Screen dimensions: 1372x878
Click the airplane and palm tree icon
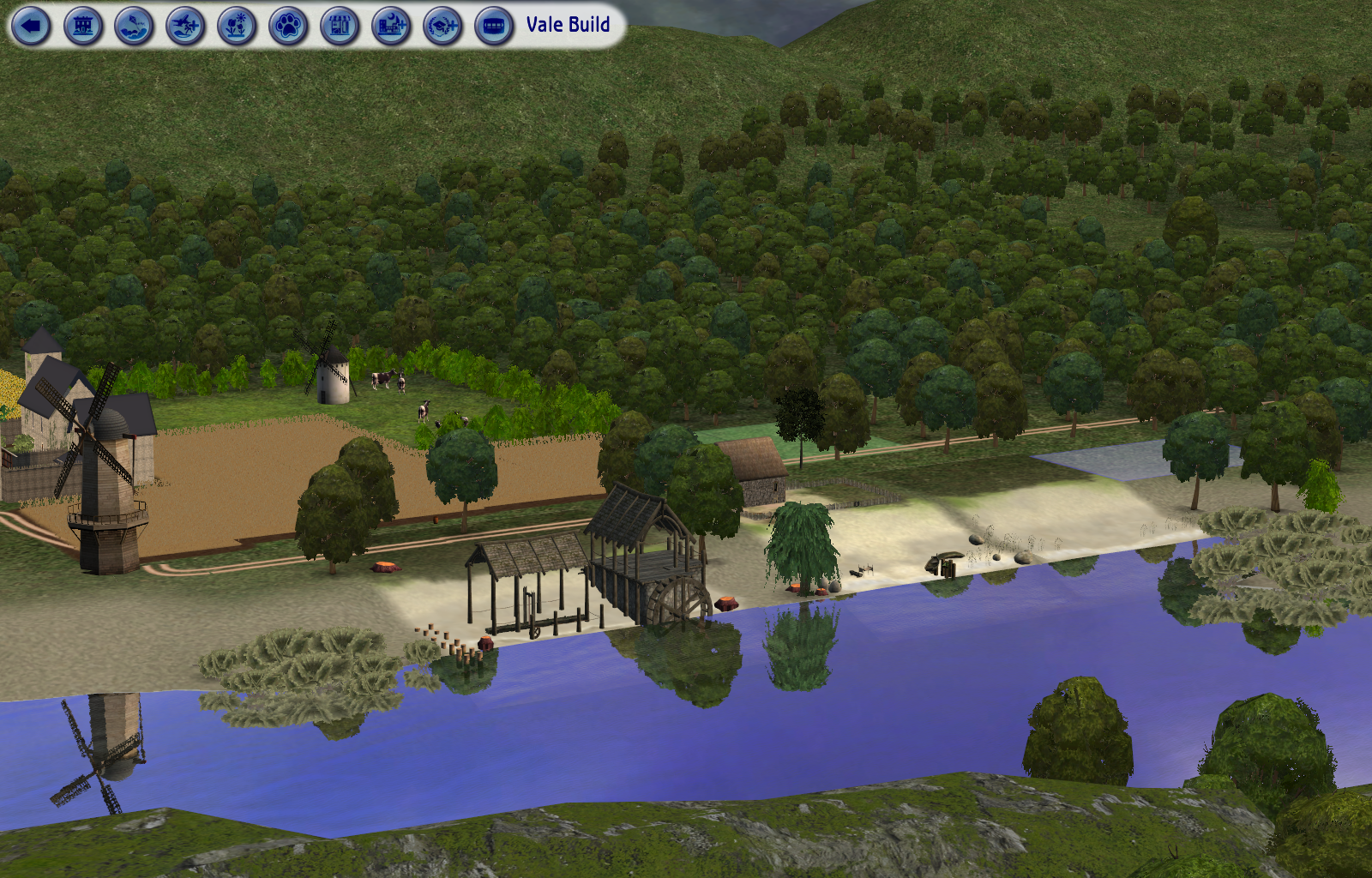click(x=186, y=27)
